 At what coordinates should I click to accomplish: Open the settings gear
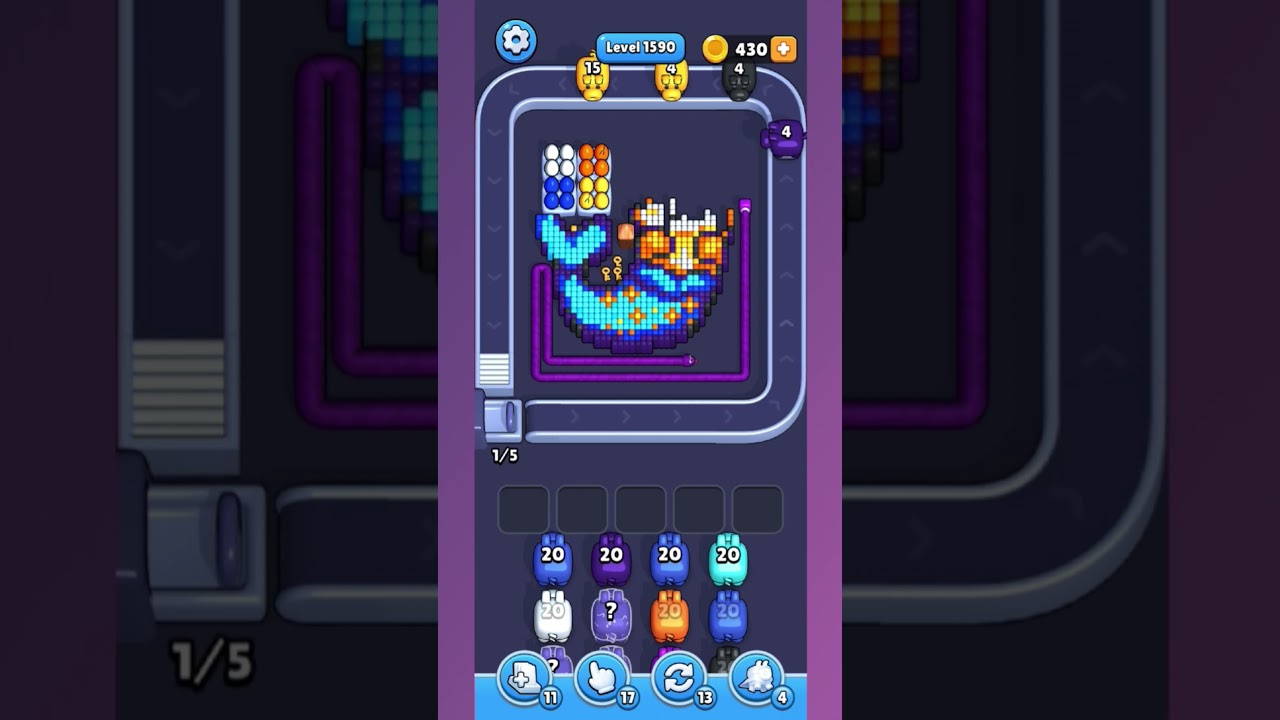pos(516,41)
